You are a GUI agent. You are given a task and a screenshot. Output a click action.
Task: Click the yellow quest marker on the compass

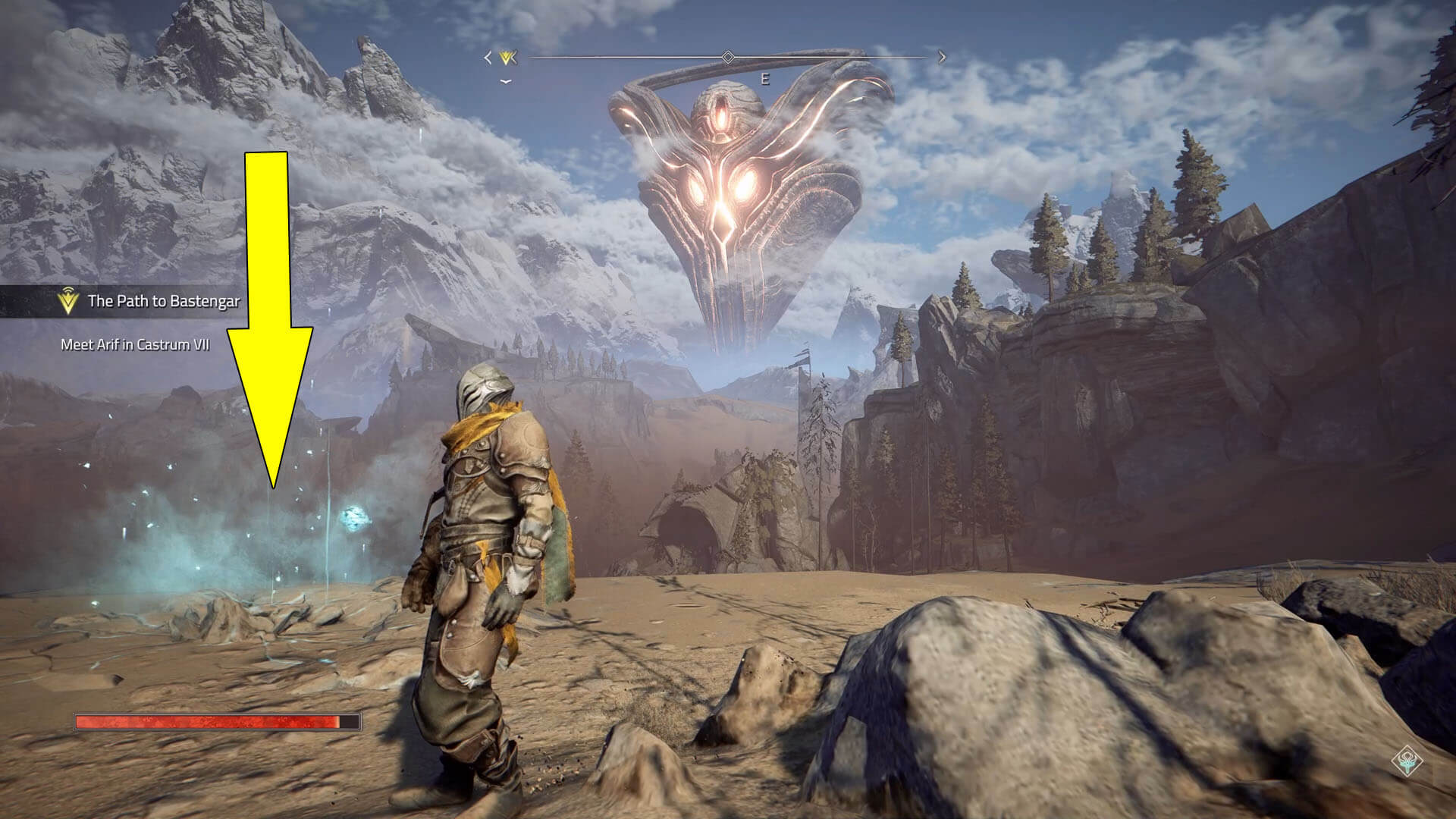508,57
